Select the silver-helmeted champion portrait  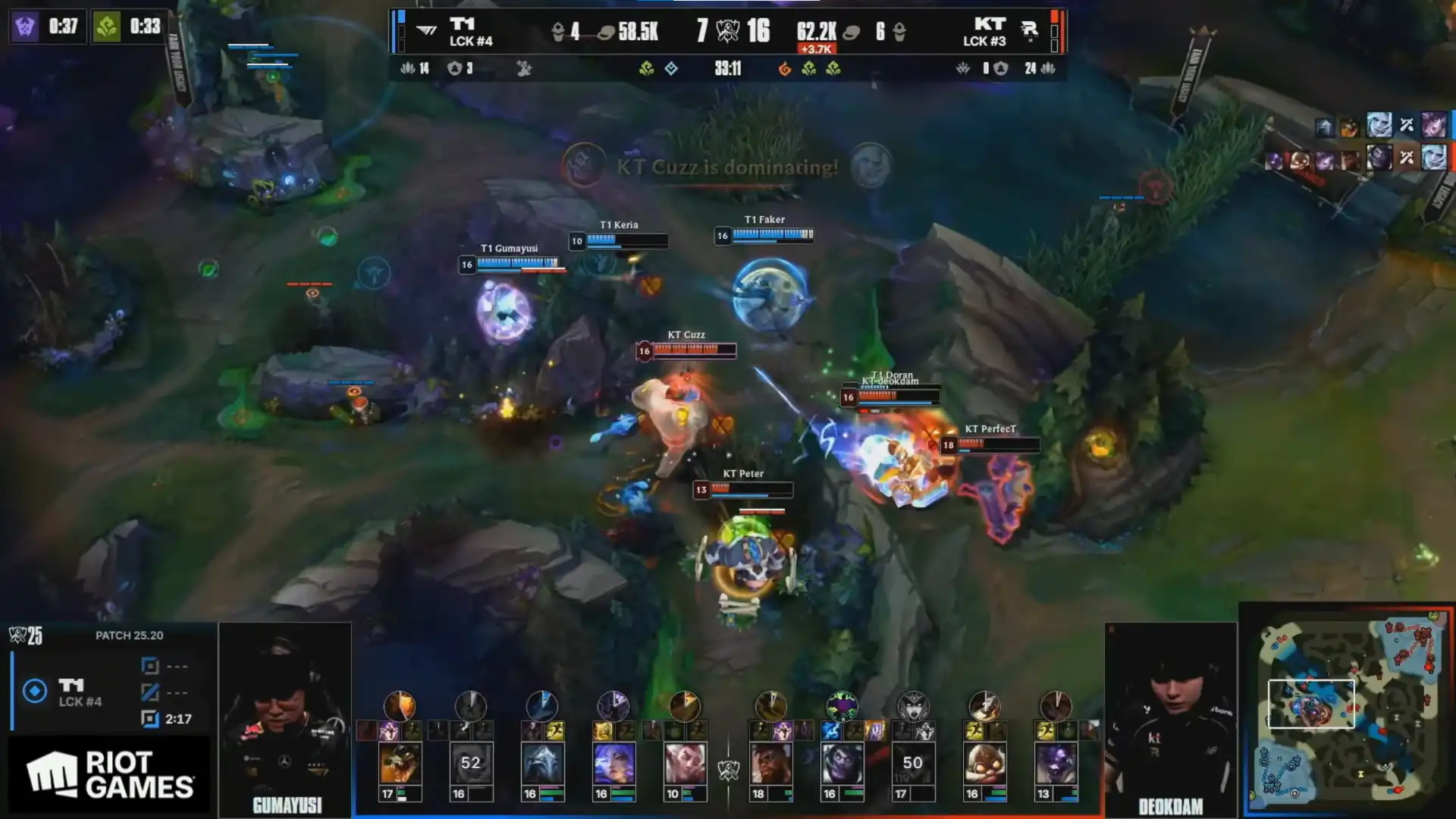542,762
